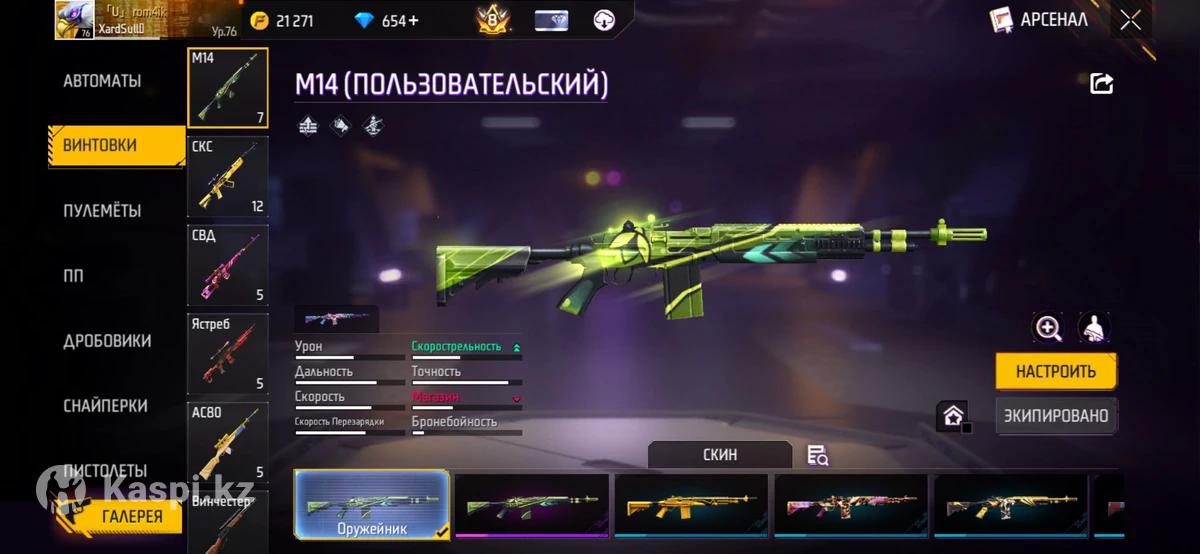Choose the СКС rifle from the list
Screen dimensions: 1200x554
pyautogui.click(x=228, y=177)
